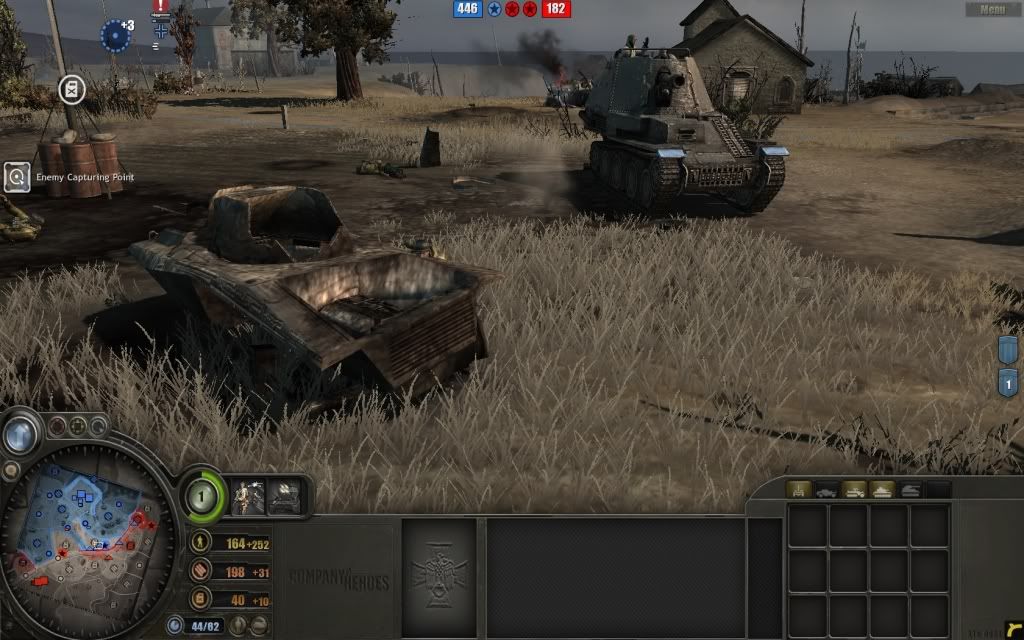
Task: Select the Enemy Capturing Point alert
Action: pos(17,178)
